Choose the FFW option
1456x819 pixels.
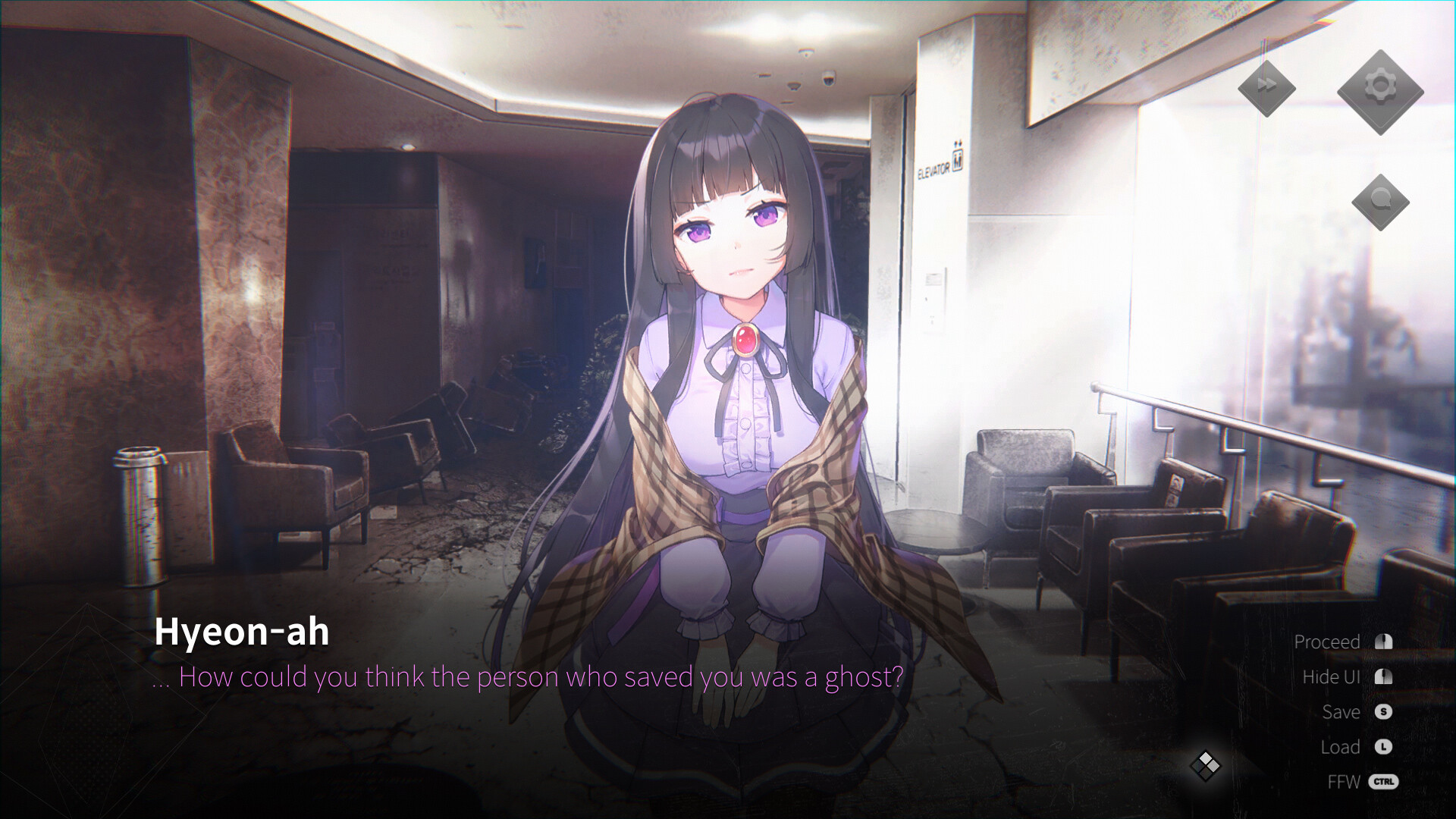point(1344,782)
